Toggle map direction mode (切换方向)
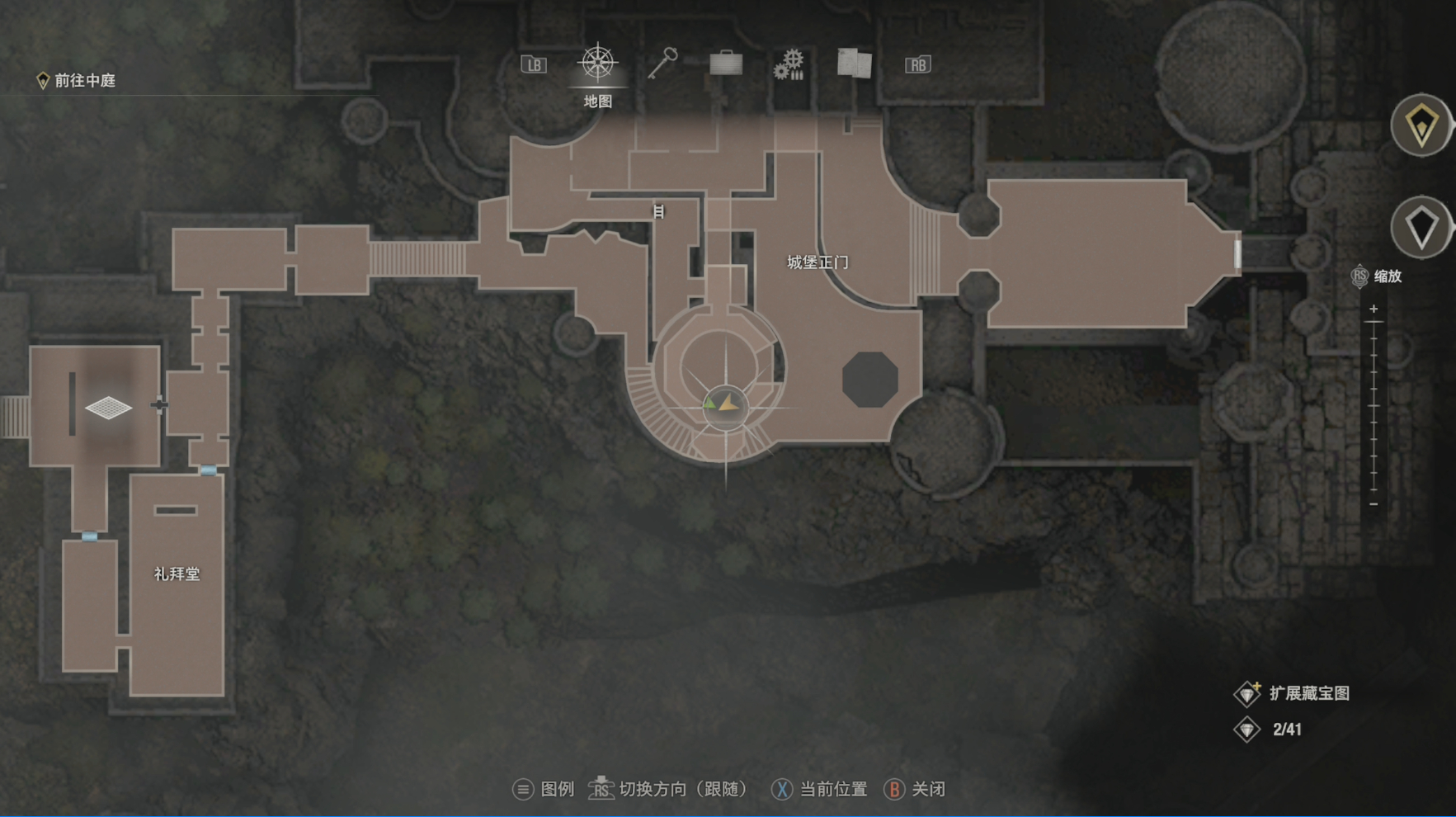The image size is (1456, 817). [668, 789]
